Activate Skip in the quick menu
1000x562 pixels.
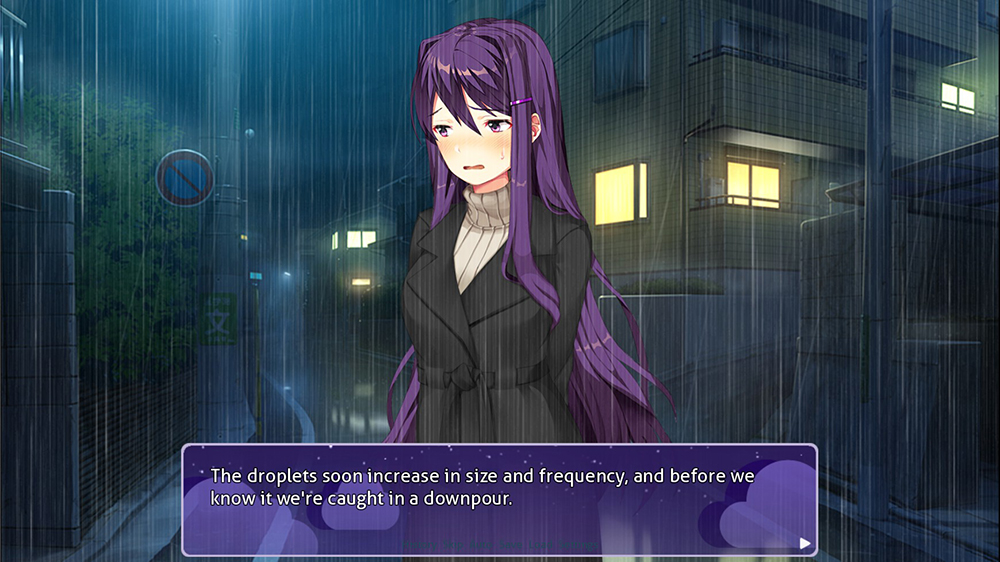pos(453,545)
